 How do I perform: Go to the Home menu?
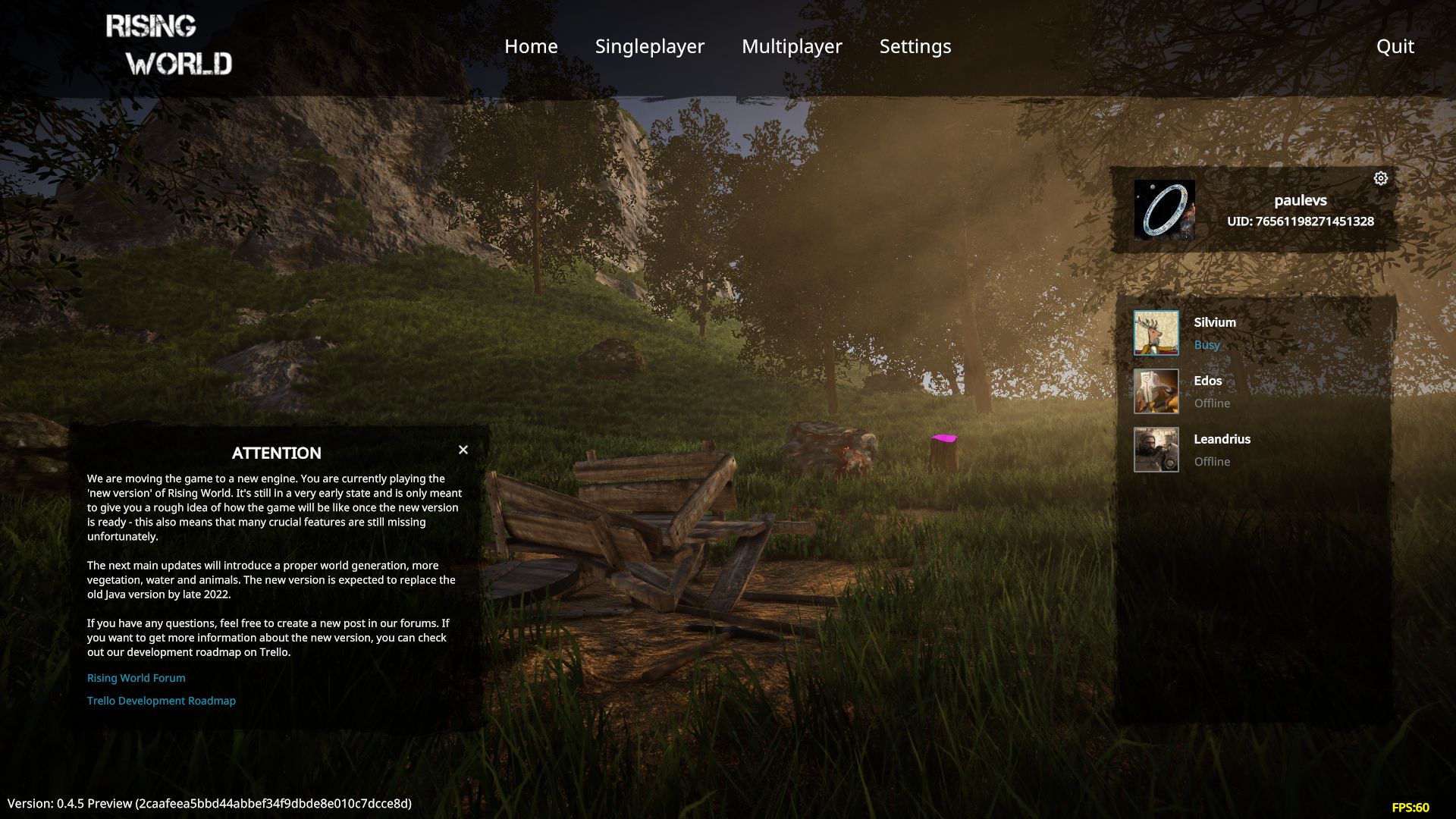click(x=531, y=46)
